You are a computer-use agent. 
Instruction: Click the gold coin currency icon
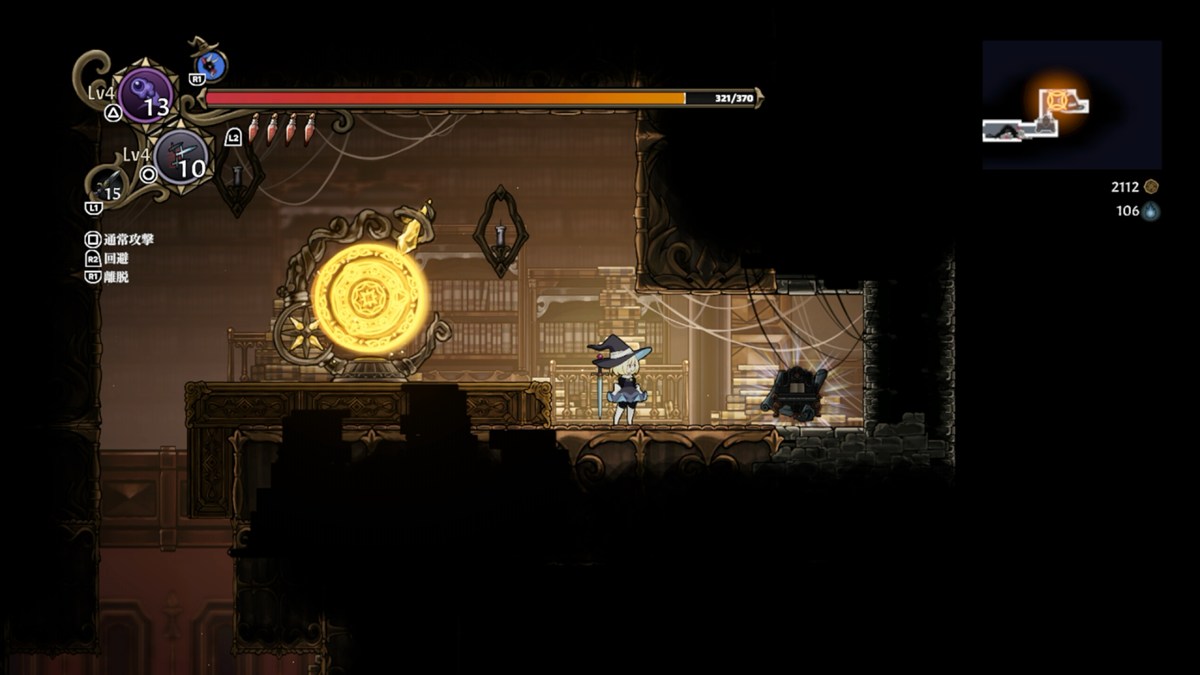[1151, 187]
